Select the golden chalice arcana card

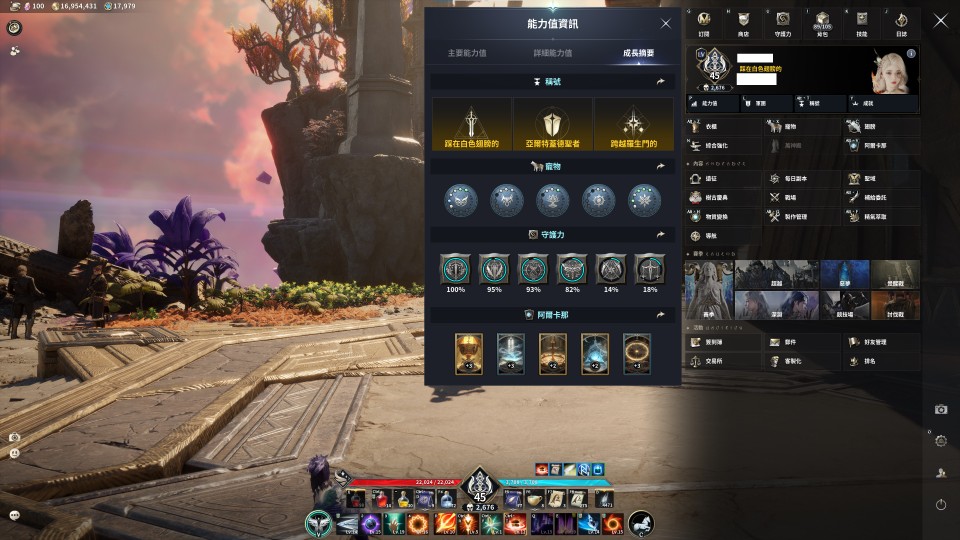(468, 354)
